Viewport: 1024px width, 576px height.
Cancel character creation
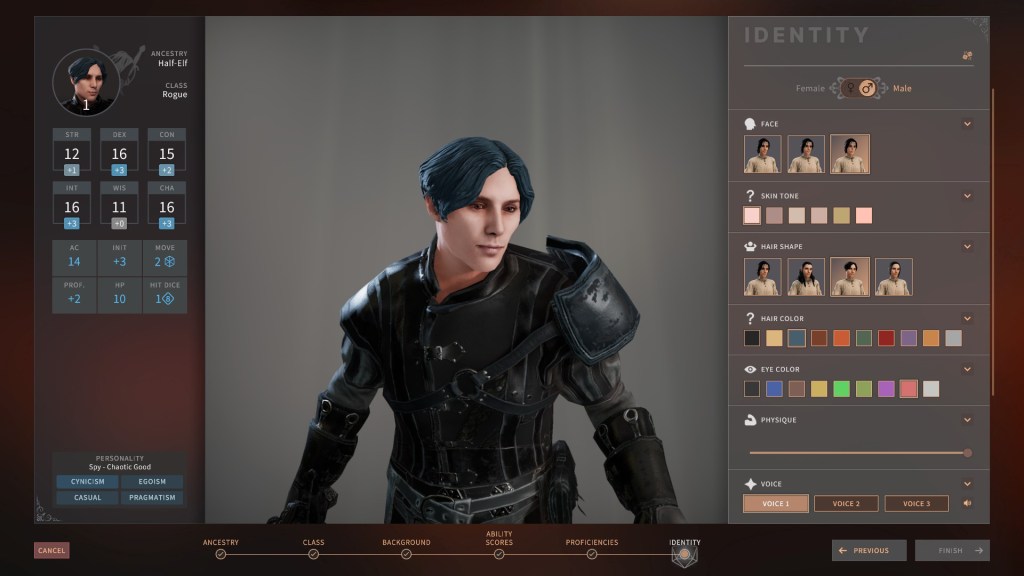point(51,550)
